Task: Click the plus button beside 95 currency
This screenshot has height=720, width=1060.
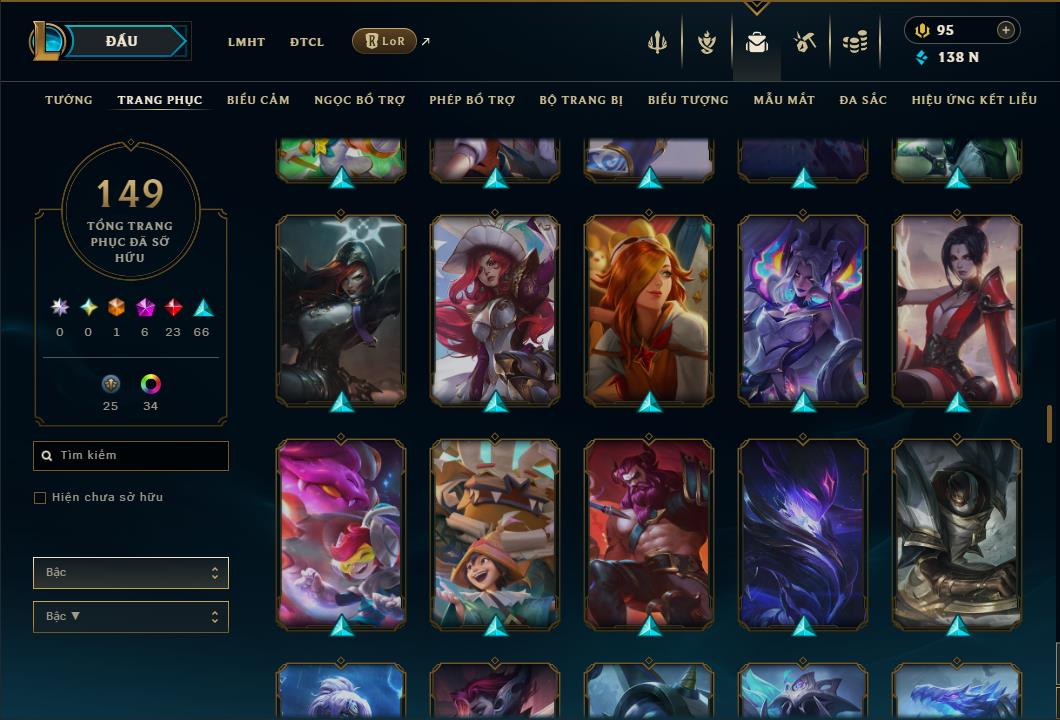Action: click(1006, 30)
